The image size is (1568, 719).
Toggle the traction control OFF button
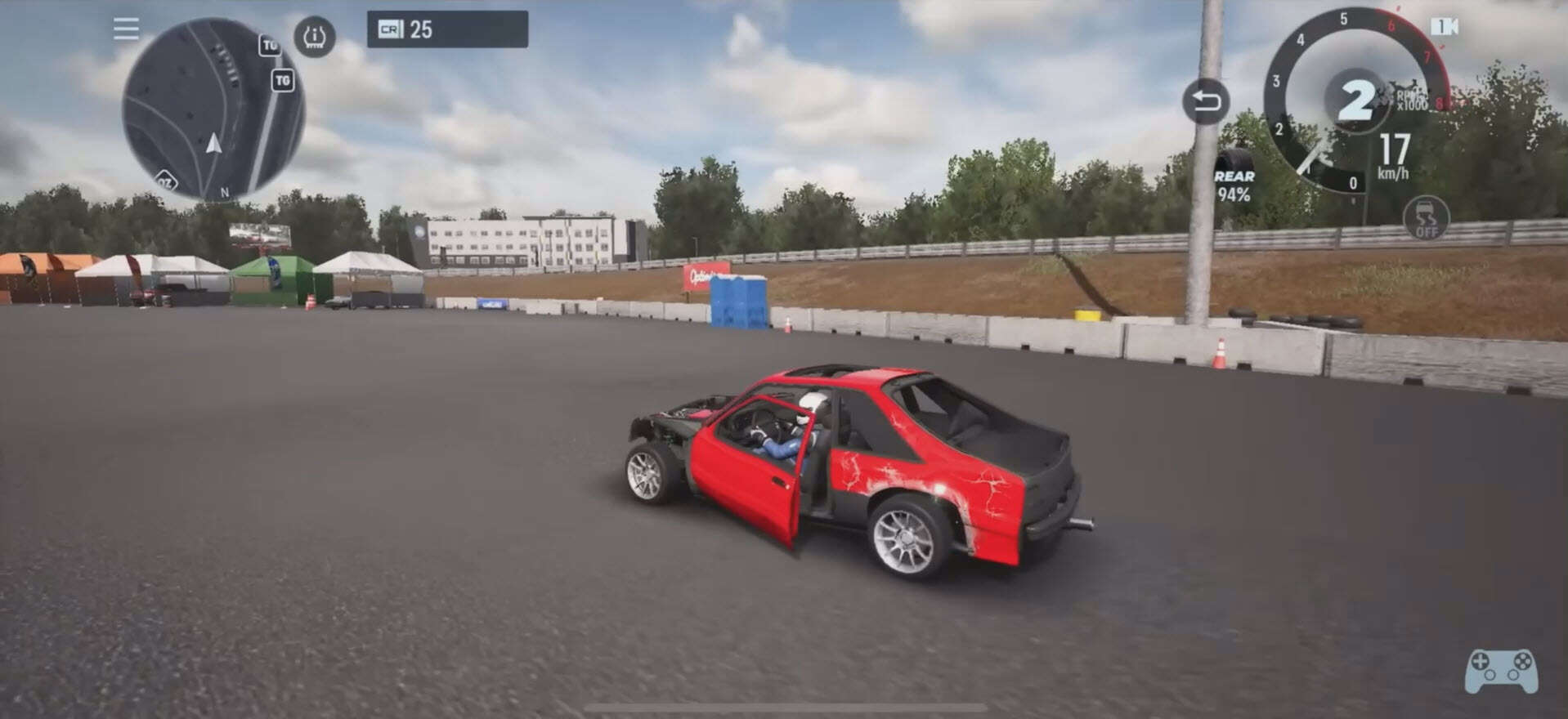(x=1426, y=219)
